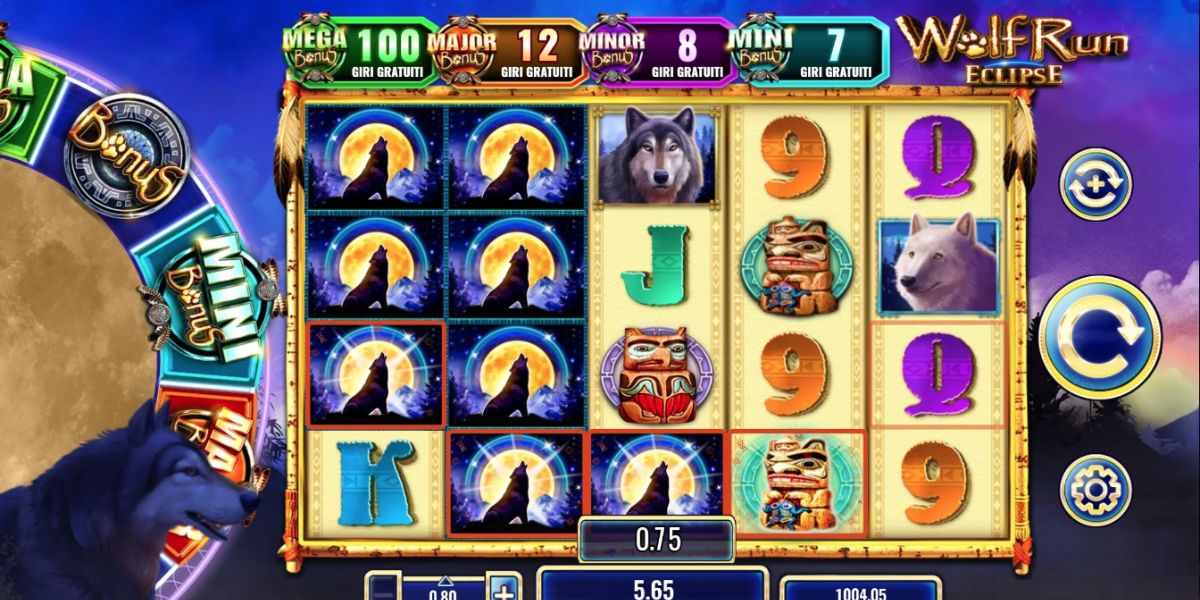Open the gear settings menu
Screen dimensions: 1200x600
click(x=1095, y=489)
